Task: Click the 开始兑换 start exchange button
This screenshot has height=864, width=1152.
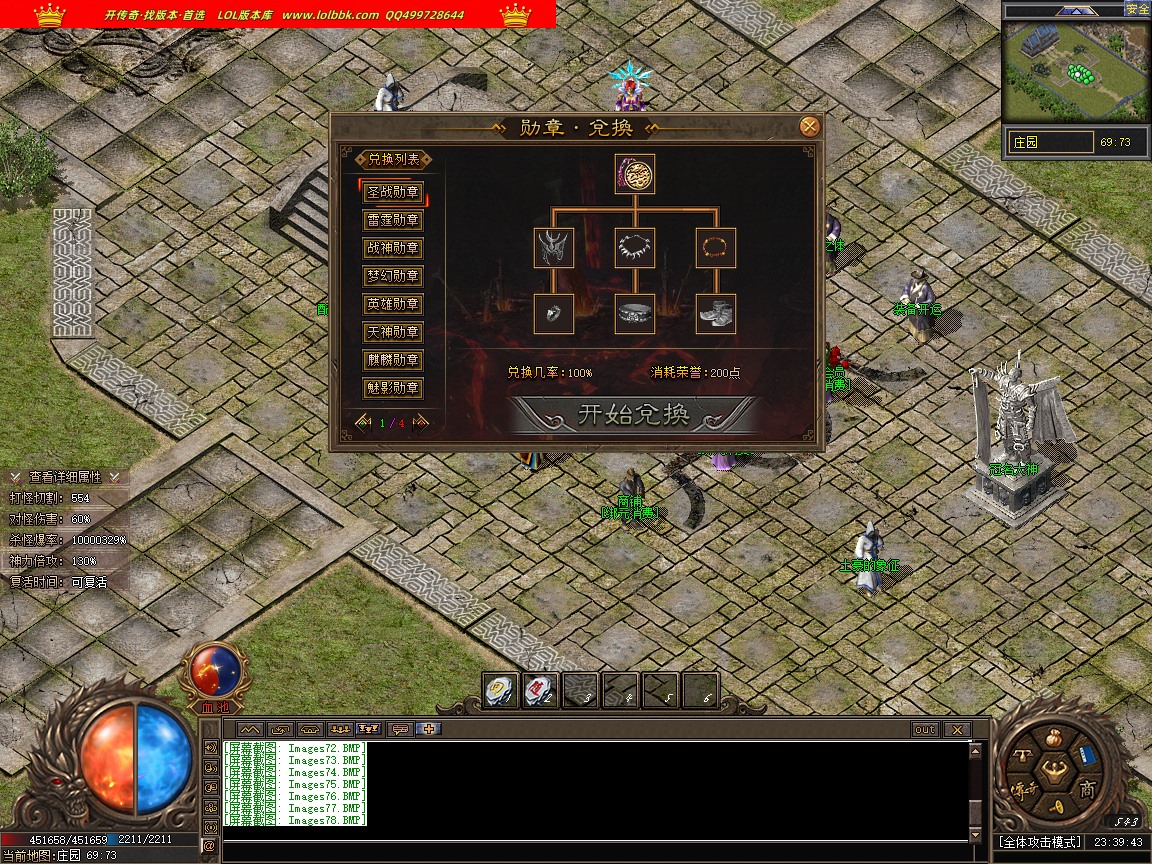Action: (633, 415)
